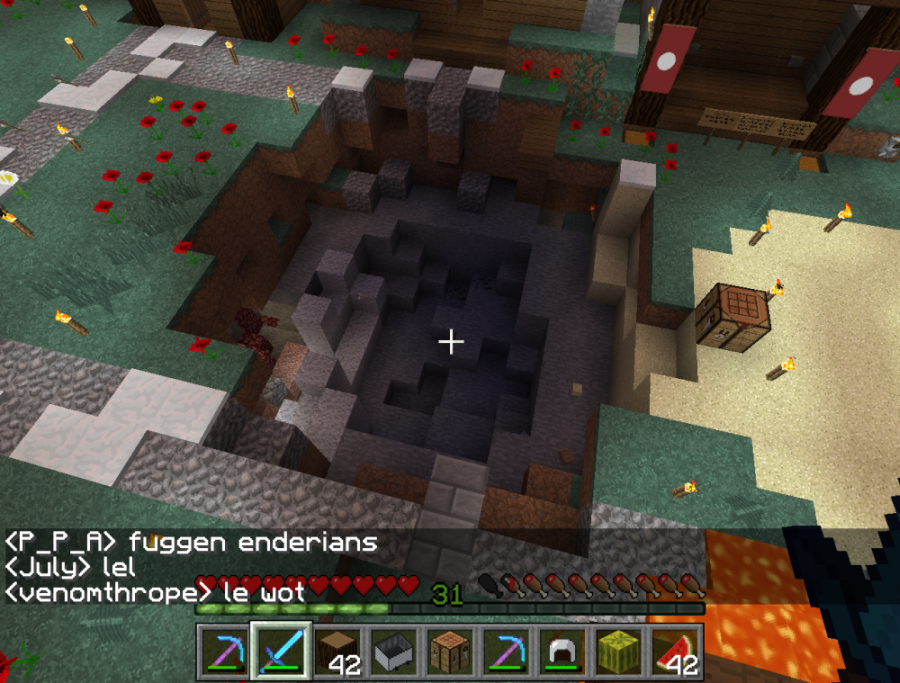Select the whole melon block slot
The width and height of the screenshot is (900, 683).
(x=620, y=651)
